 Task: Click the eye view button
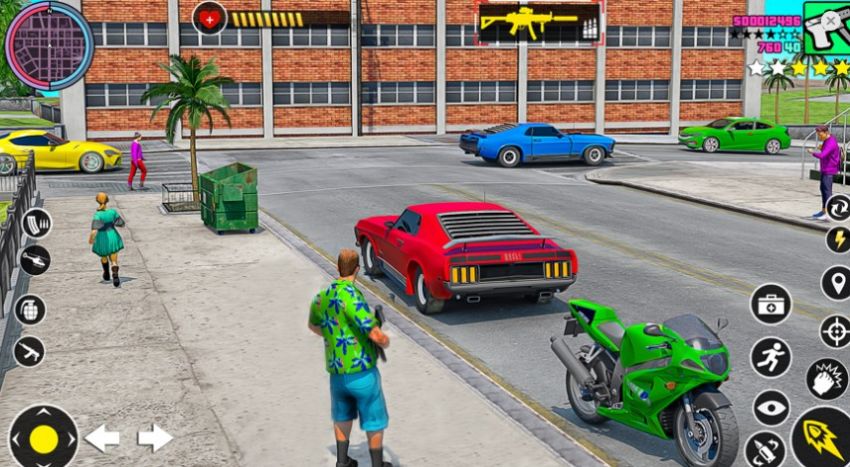[770, 408]
